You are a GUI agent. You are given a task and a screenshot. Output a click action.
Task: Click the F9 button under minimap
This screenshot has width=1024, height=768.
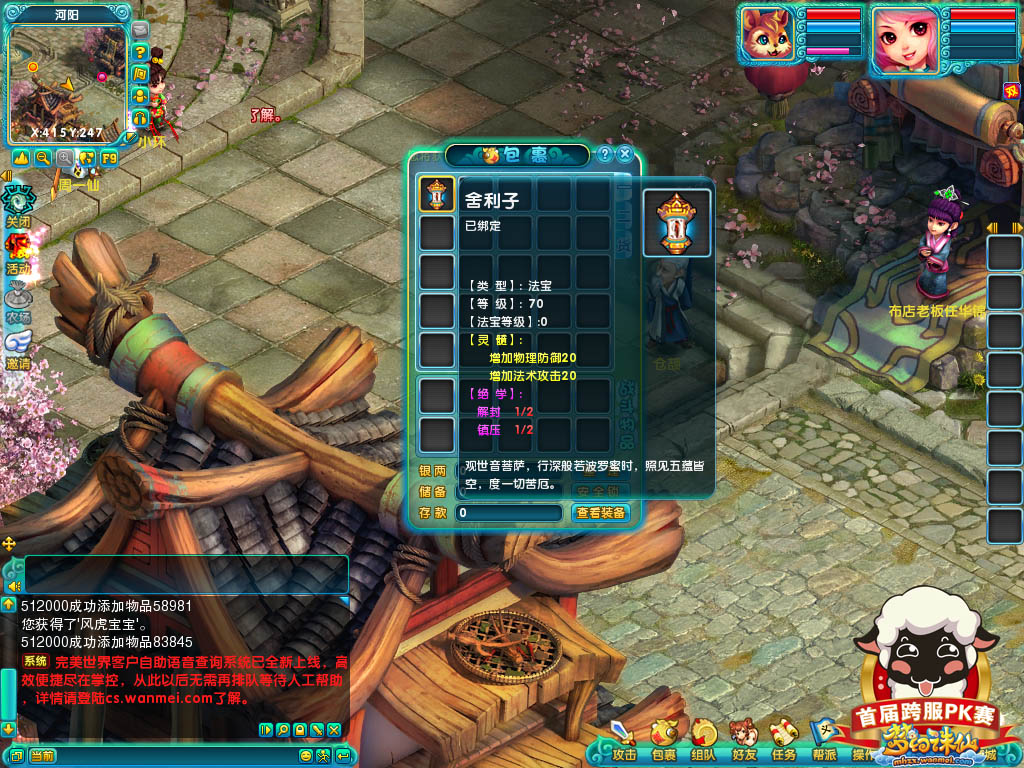(109, 158)
